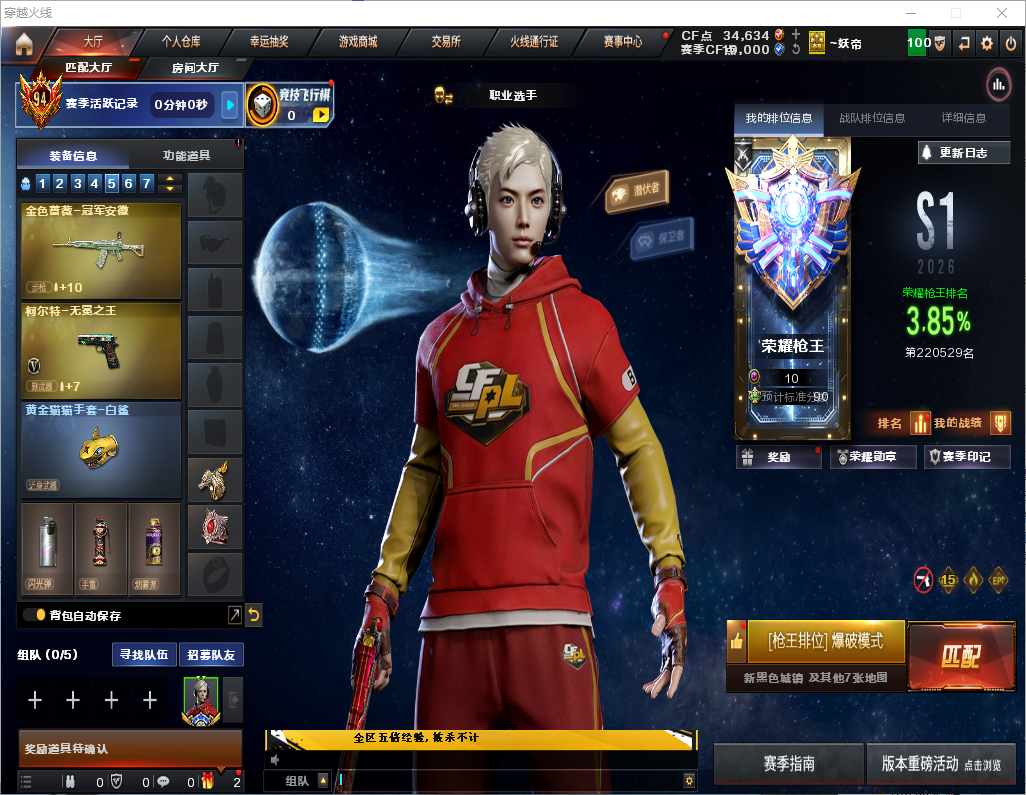1026x795 pixels.
Task: Start matchmaking with the 匹配 button
Action: (x=960, y=656)
